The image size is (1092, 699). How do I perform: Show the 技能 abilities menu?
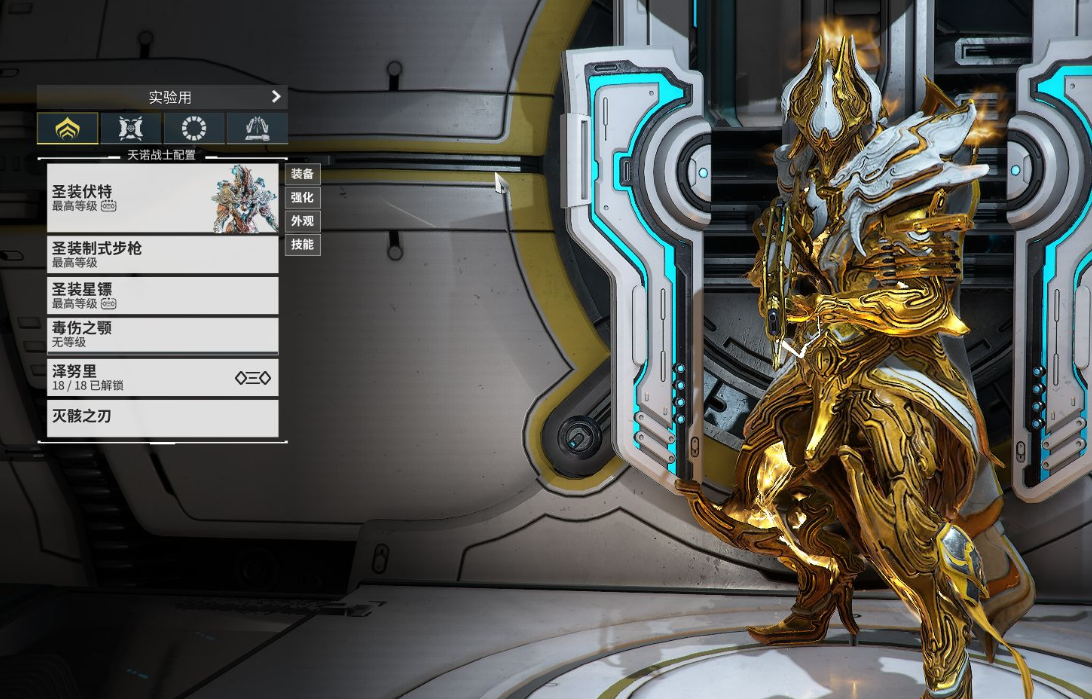tap(302, 245)
